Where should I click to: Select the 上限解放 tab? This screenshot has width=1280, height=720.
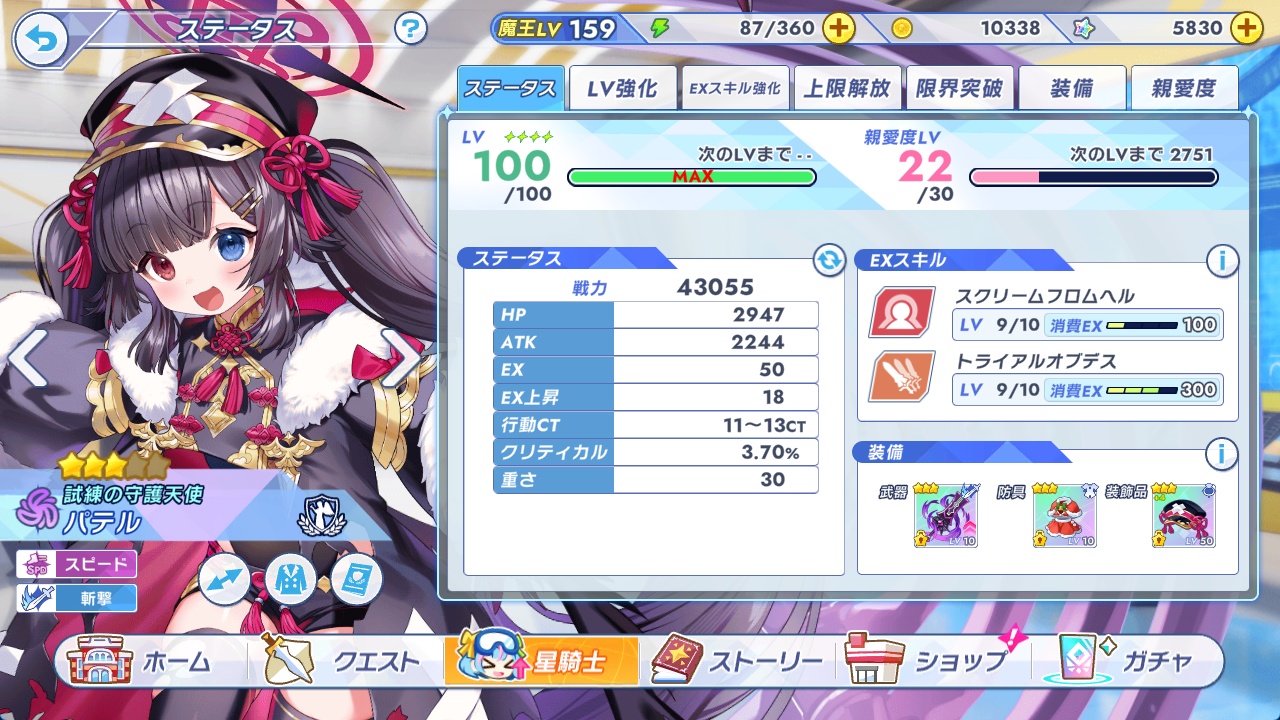click(847, 89)
